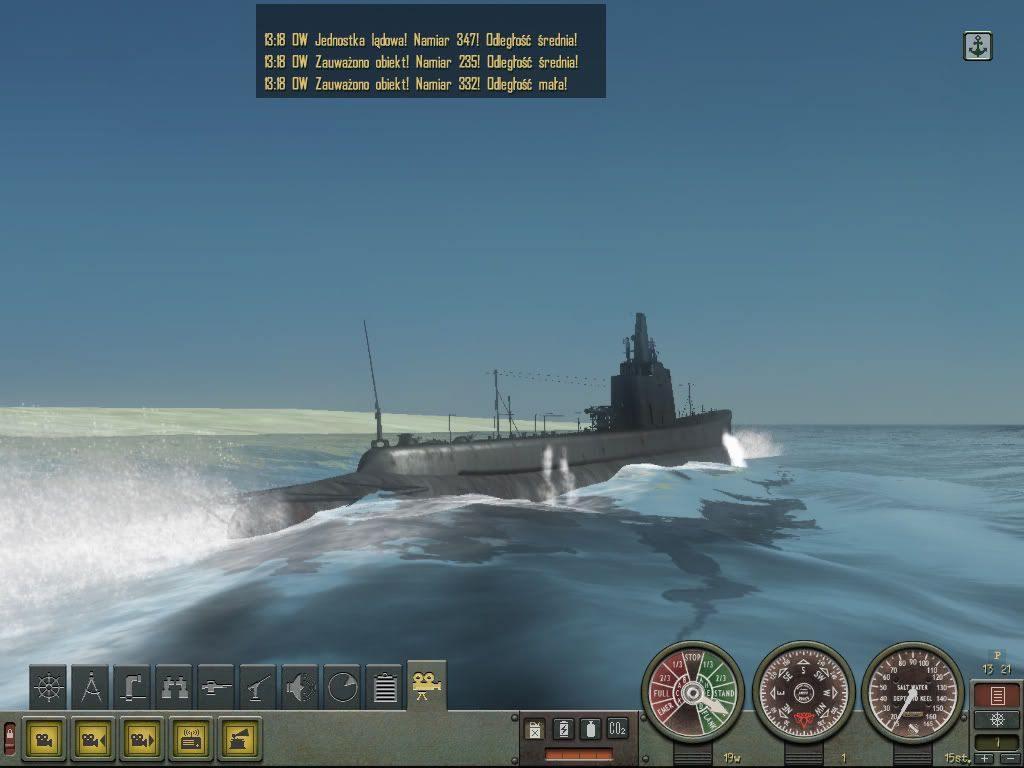Image resolution: width=1024 pixels, height=768 pixels.
Task: Open the compass dividers map tab
Action: click(x=90, y=687)
